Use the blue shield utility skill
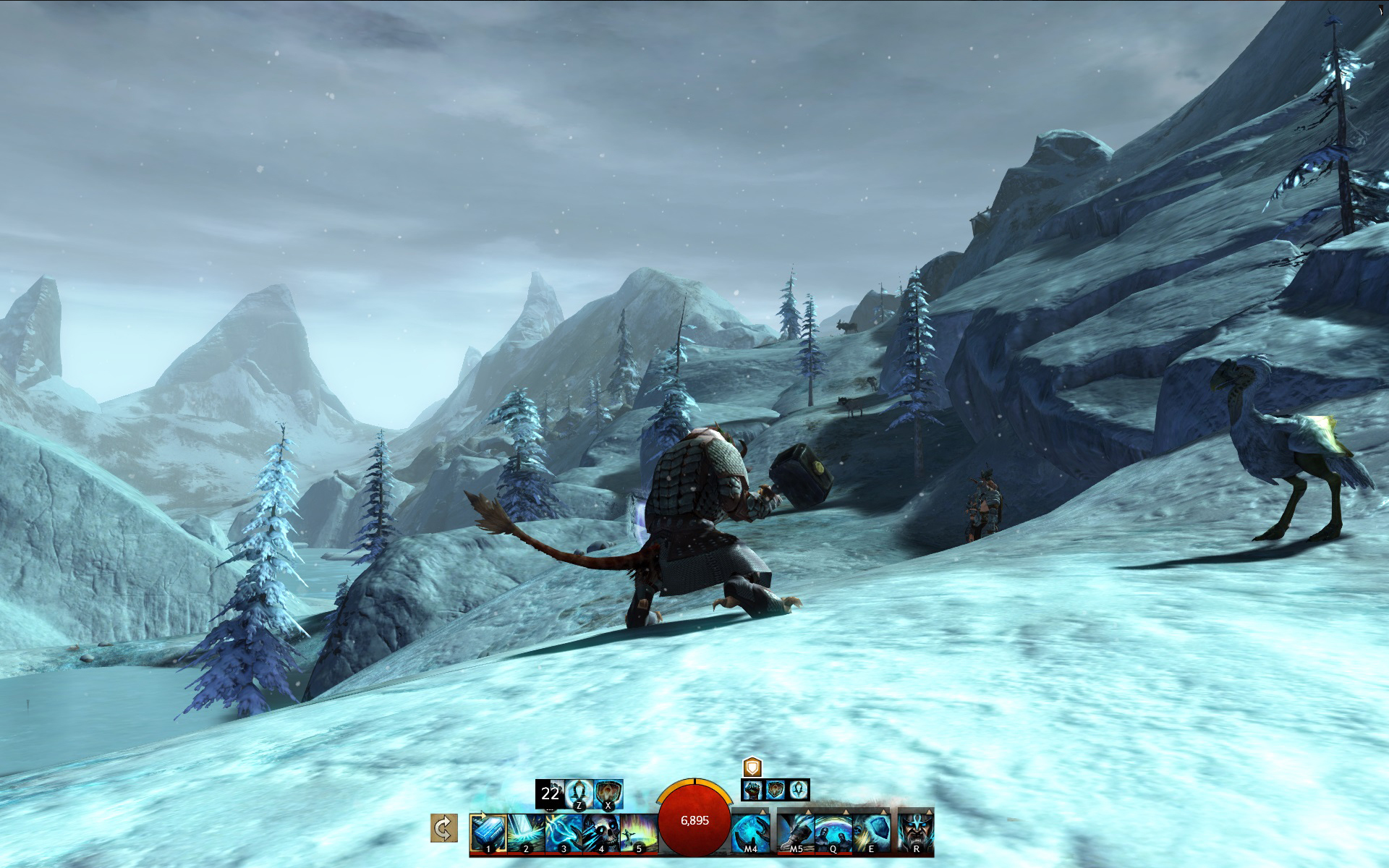 pos(871,833)
